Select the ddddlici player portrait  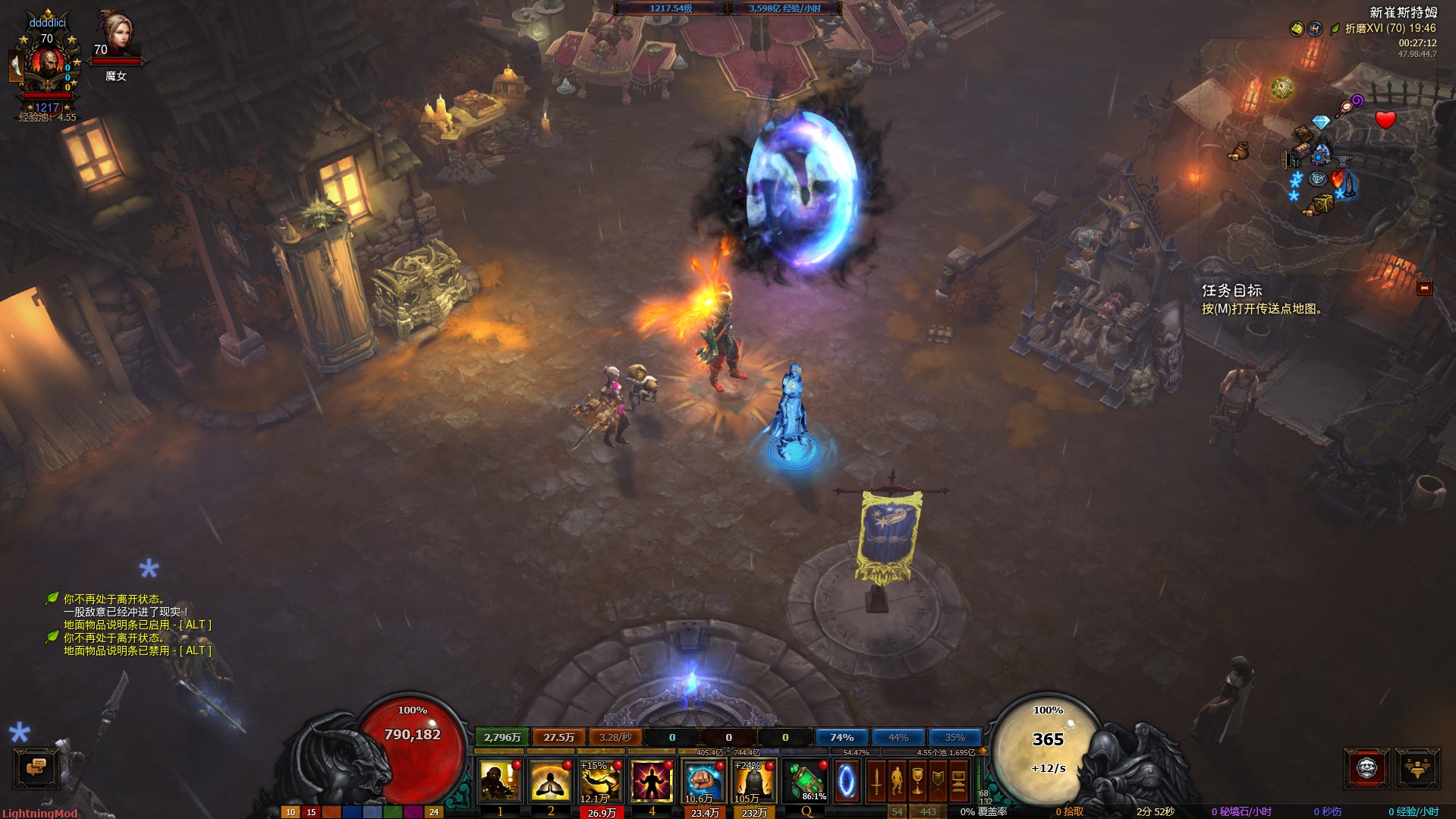pos(47,65)
